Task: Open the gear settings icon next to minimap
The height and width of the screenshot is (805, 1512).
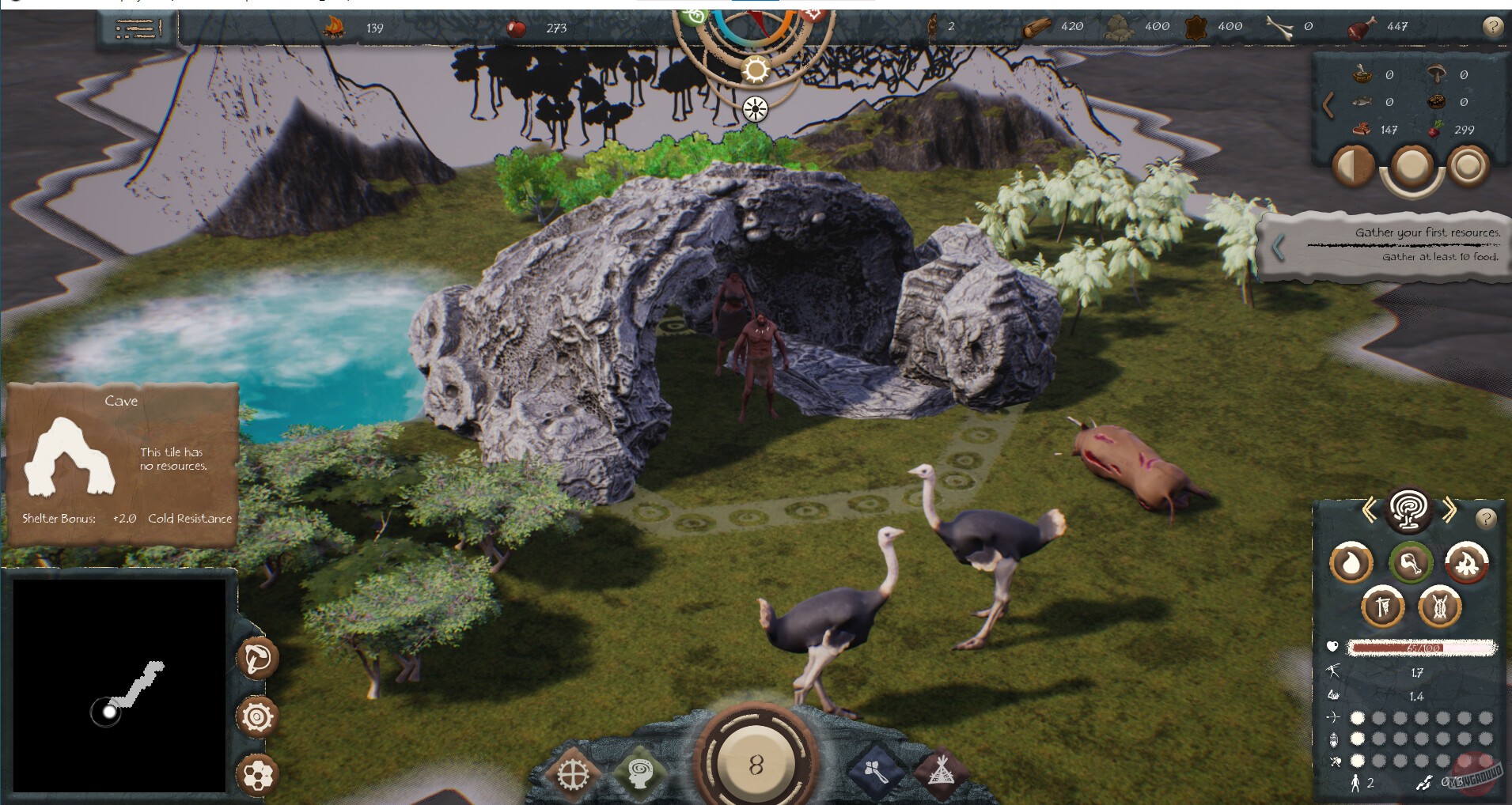Action: pos(256,717)
